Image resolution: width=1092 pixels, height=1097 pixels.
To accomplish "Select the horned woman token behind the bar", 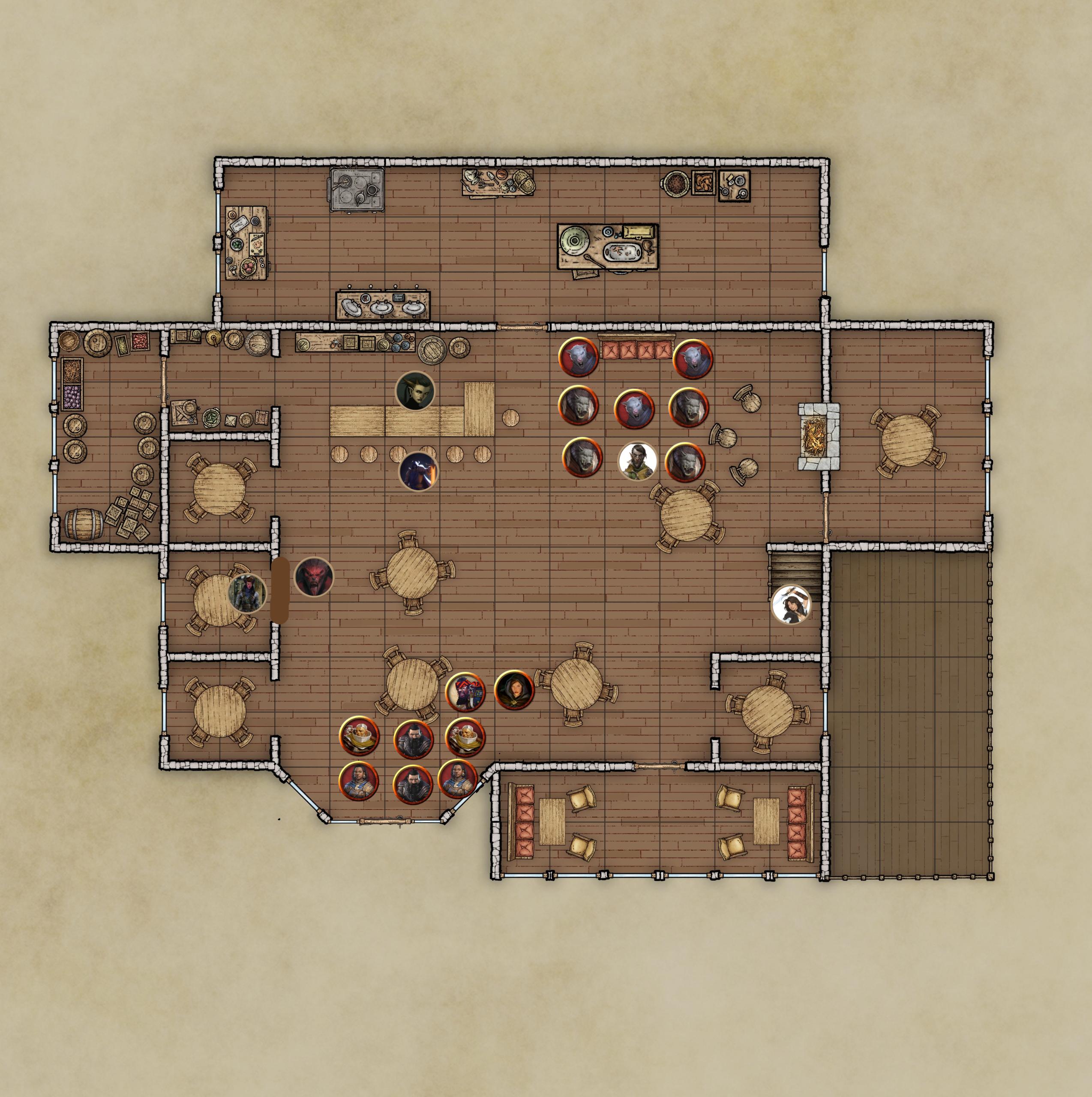I will (415, 391).
